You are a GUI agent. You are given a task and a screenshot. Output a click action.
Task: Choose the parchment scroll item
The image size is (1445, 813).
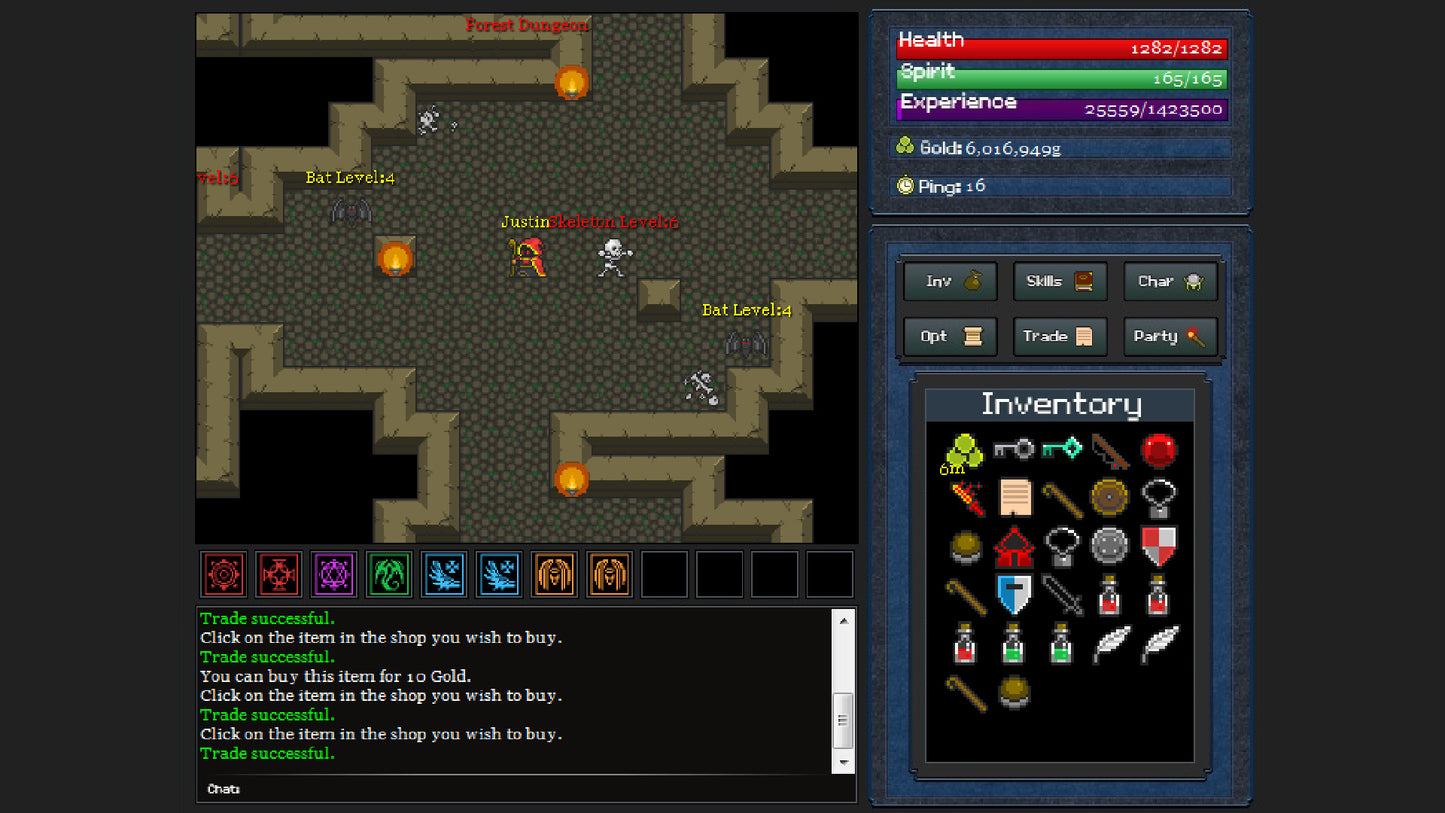coord(1015,497)
